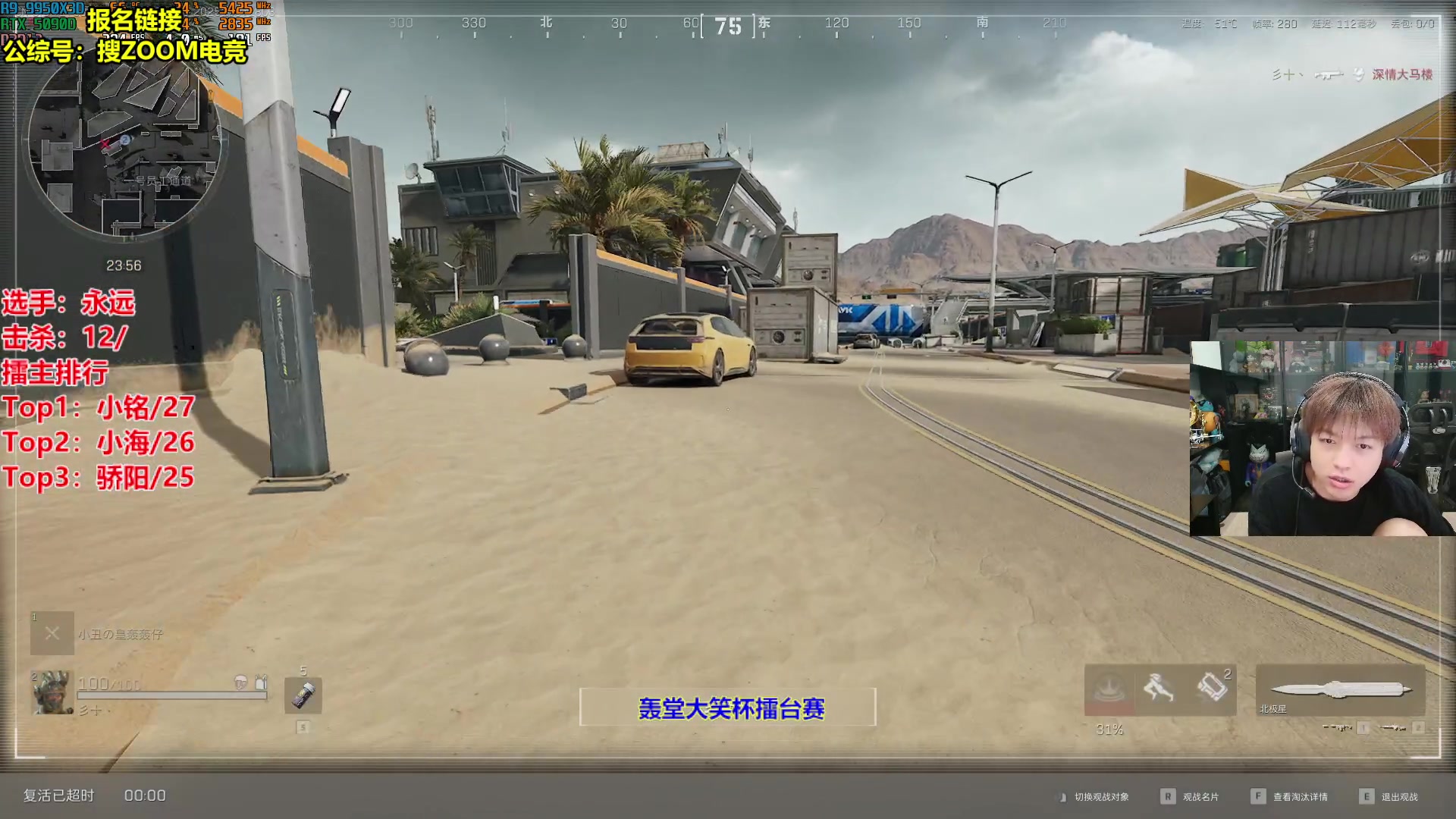Viewport: 1456px width, 819px height.
Task: Select the throwable gadget with count 2
Action: [1212, 689]
